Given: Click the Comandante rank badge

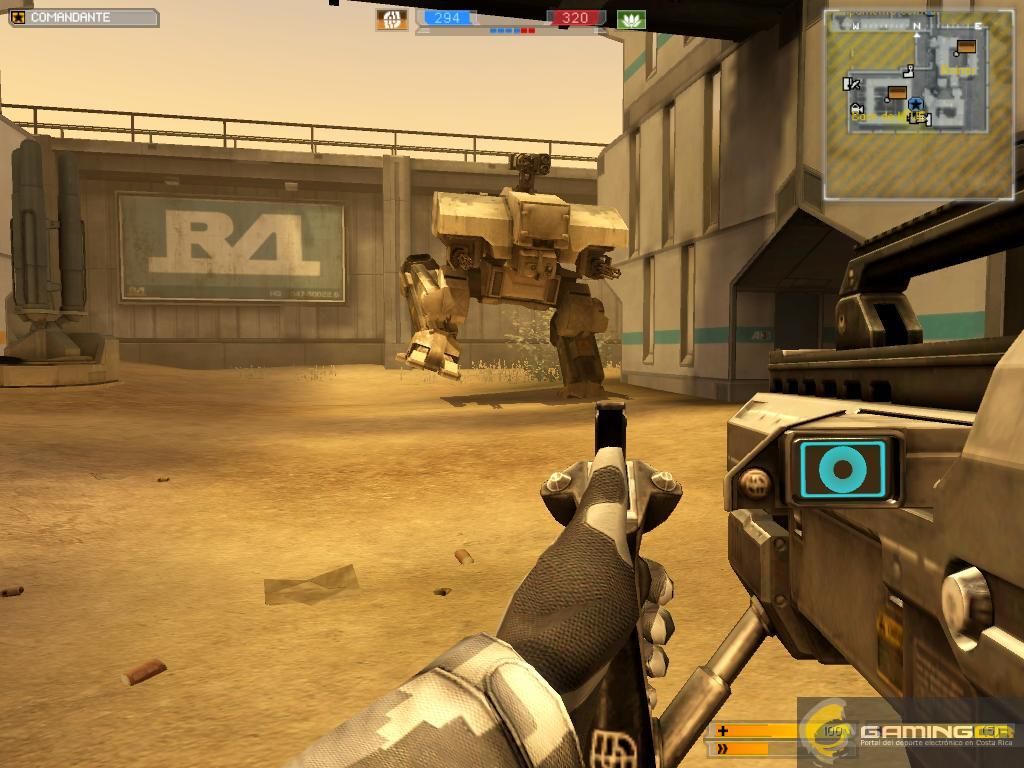Looking at the screenshot, I should (18, 17).
